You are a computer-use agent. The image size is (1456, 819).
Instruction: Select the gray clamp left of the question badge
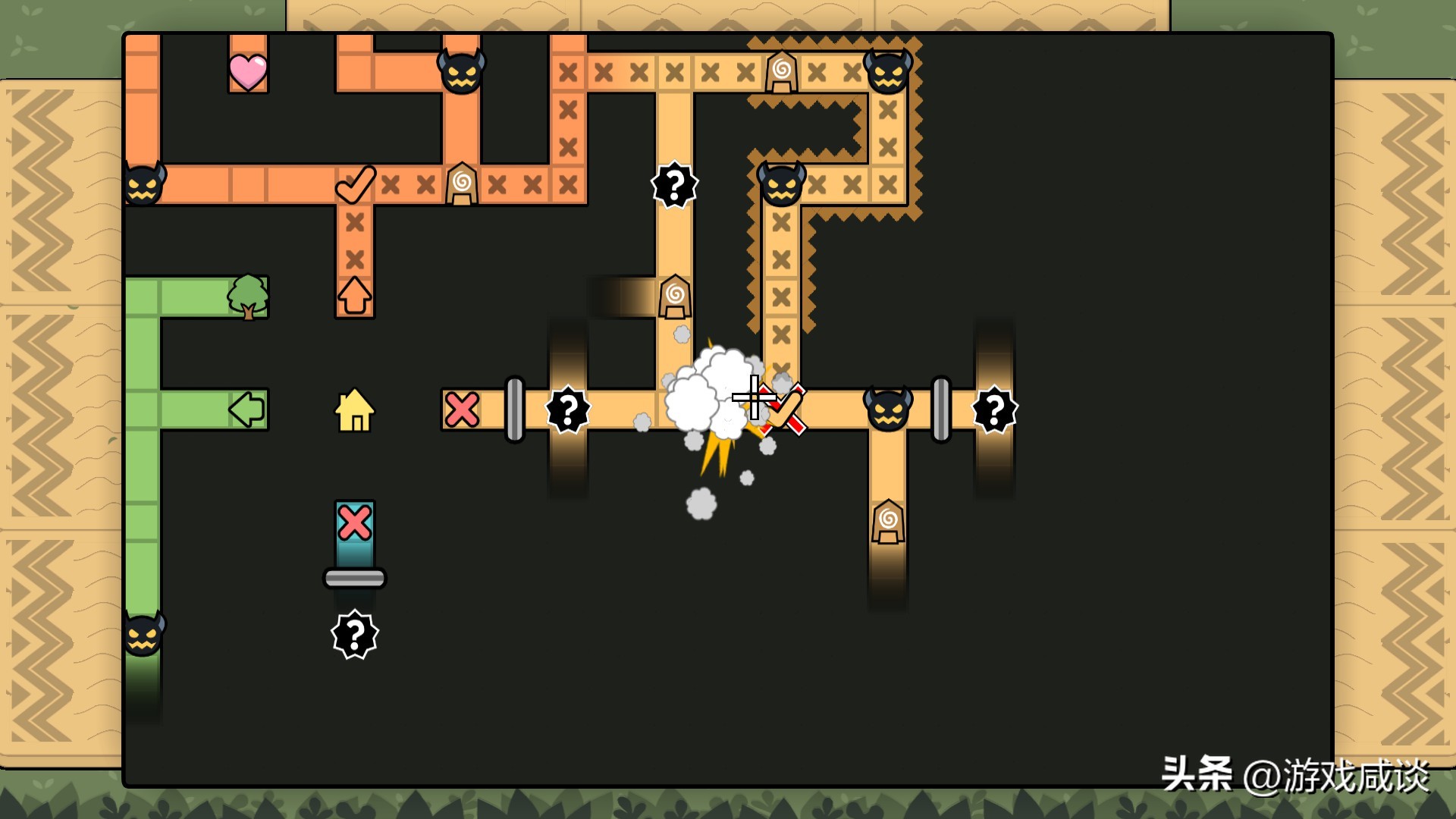(516, 409)
